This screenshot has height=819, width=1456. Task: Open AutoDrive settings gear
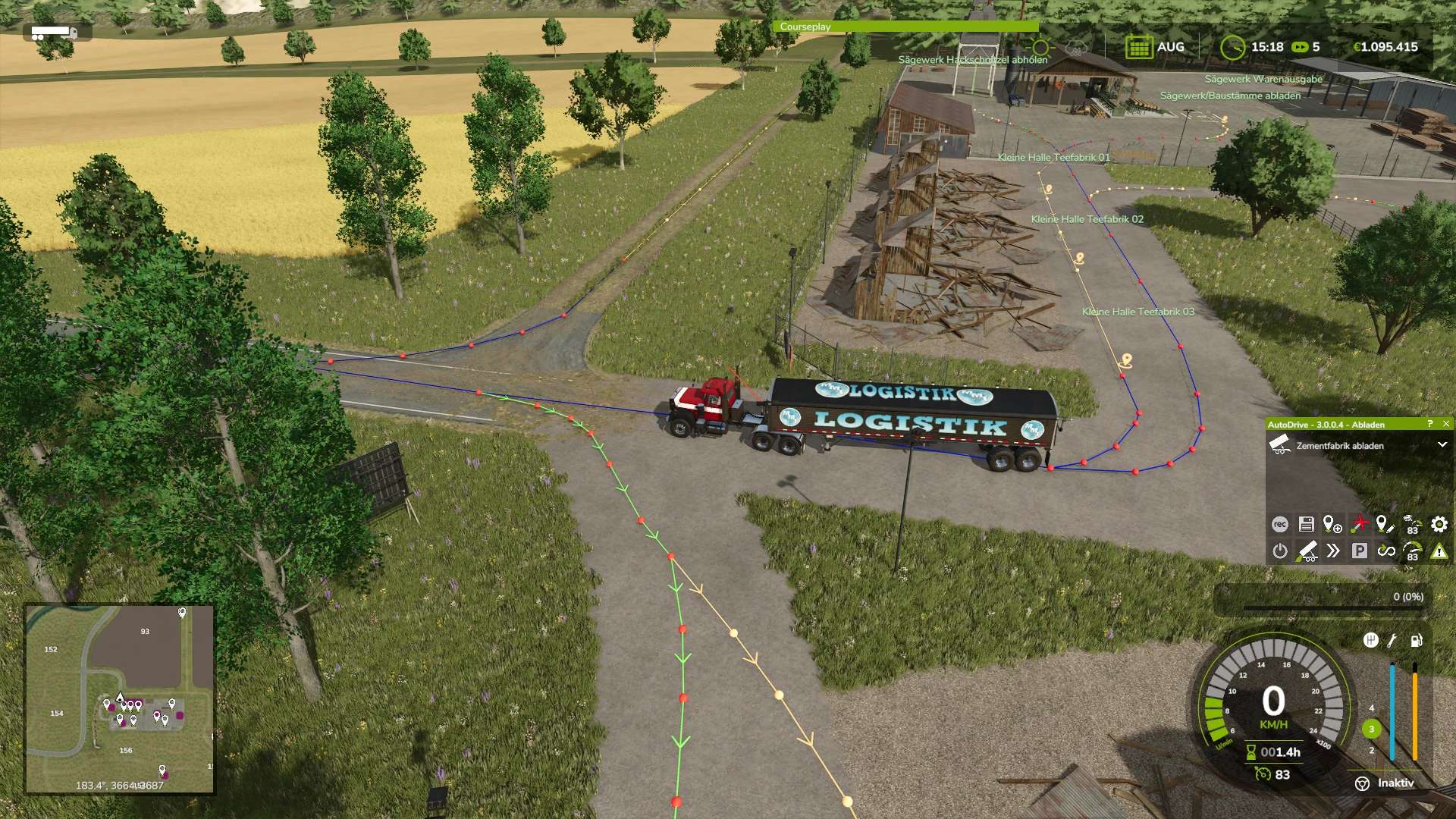[x=1439, y=524]
